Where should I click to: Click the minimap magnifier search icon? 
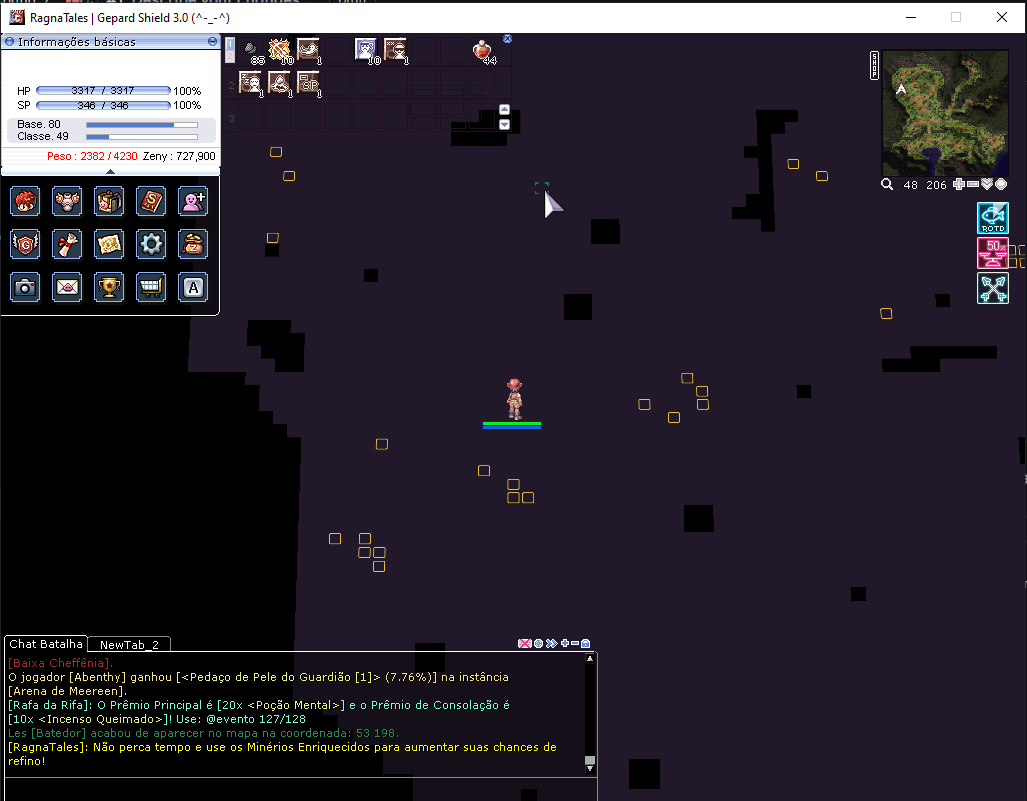click(887, 184)
